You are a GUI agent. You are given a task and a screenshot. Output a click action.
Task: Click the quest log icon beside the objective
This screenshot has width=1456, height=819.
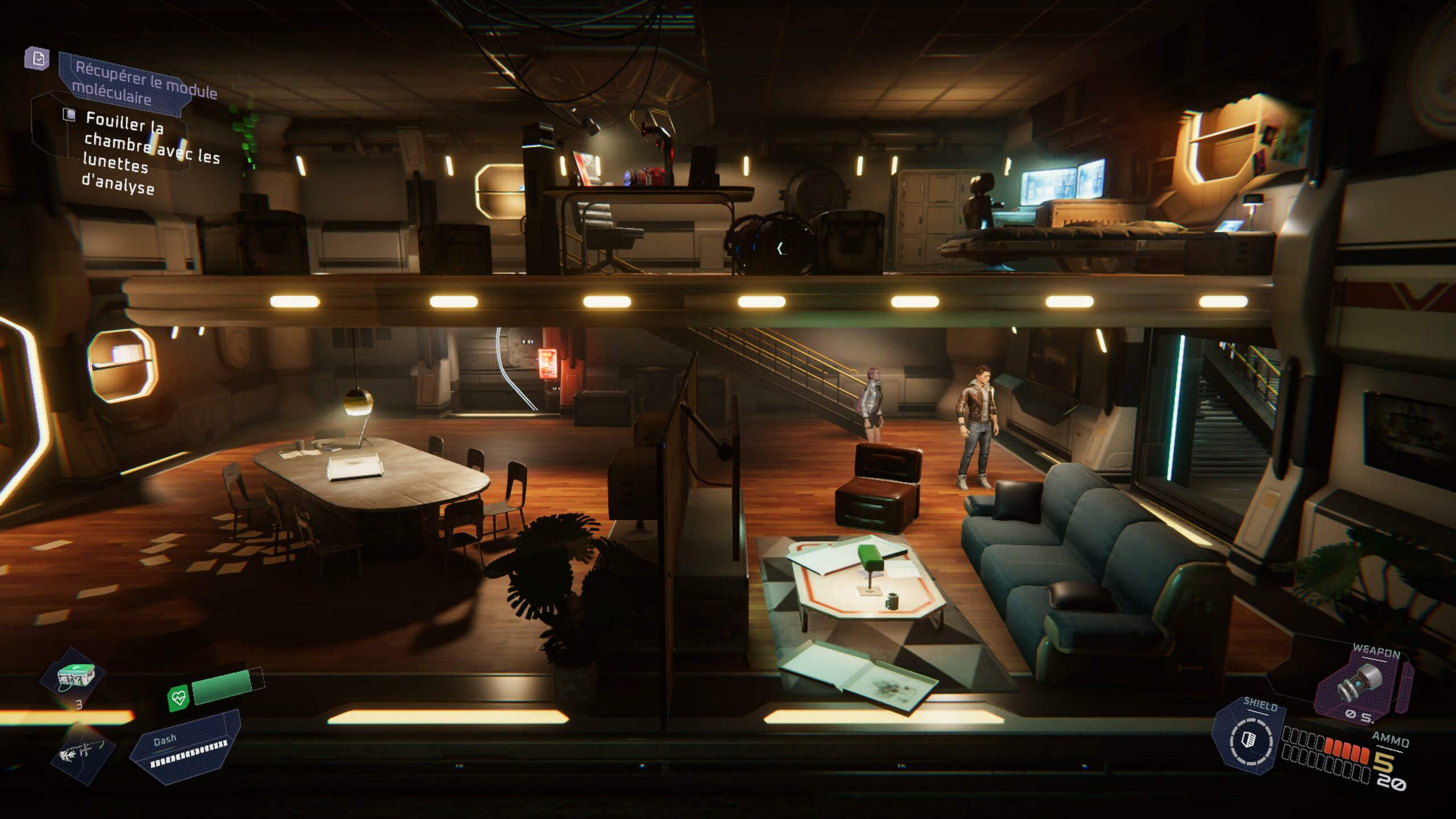pyautogui.click(x=38, y=59)
